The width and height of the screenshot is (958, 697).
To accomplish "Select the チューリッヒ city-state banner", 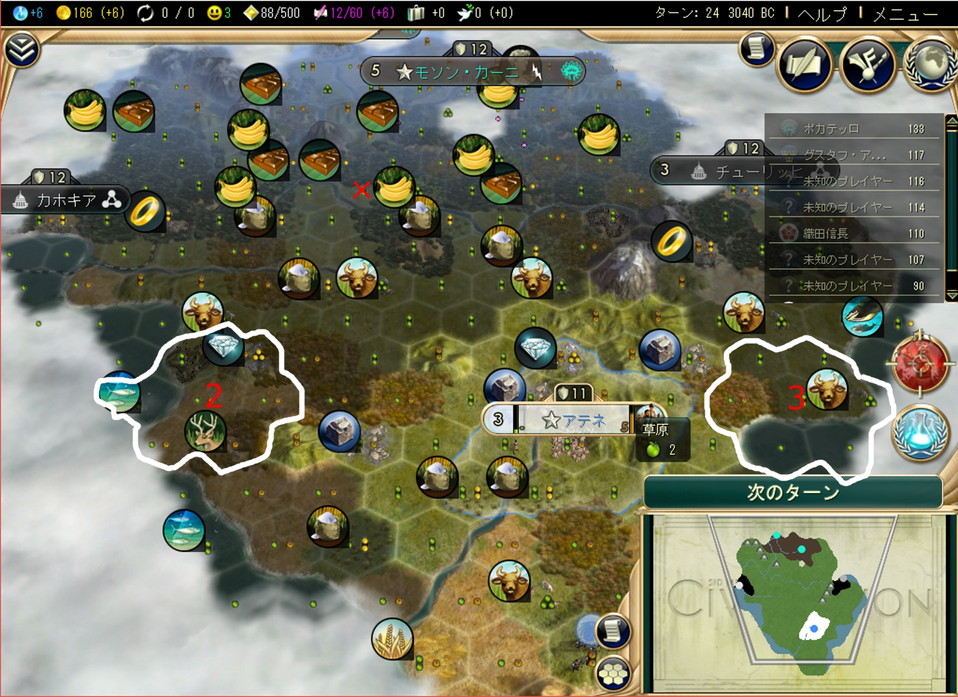I will point(715,170).
